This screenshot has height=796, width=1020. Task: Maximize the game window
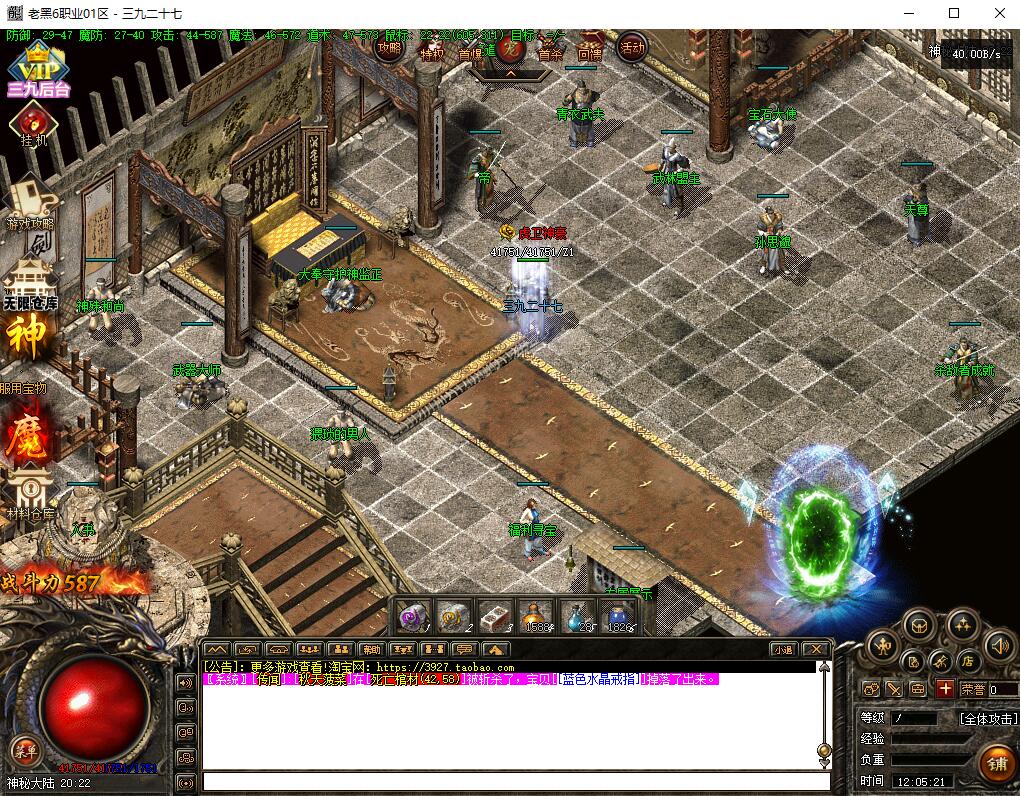953,13
